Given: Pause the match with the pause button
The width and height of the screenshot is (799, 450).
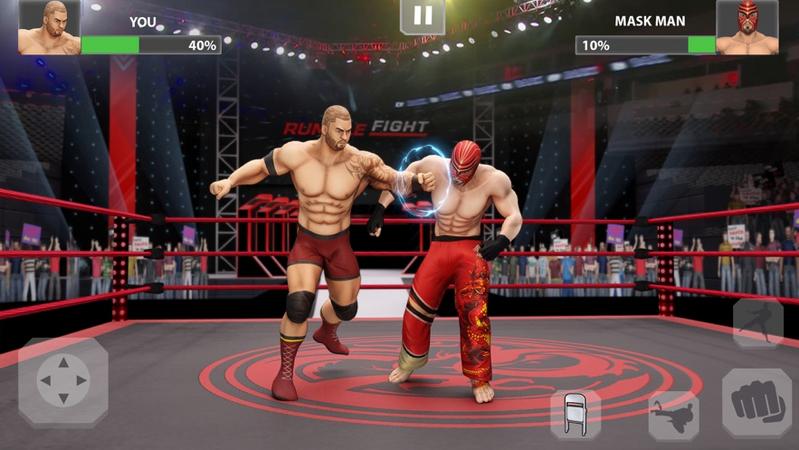Looking at the screenshot, I should click(x=423, y=16).
